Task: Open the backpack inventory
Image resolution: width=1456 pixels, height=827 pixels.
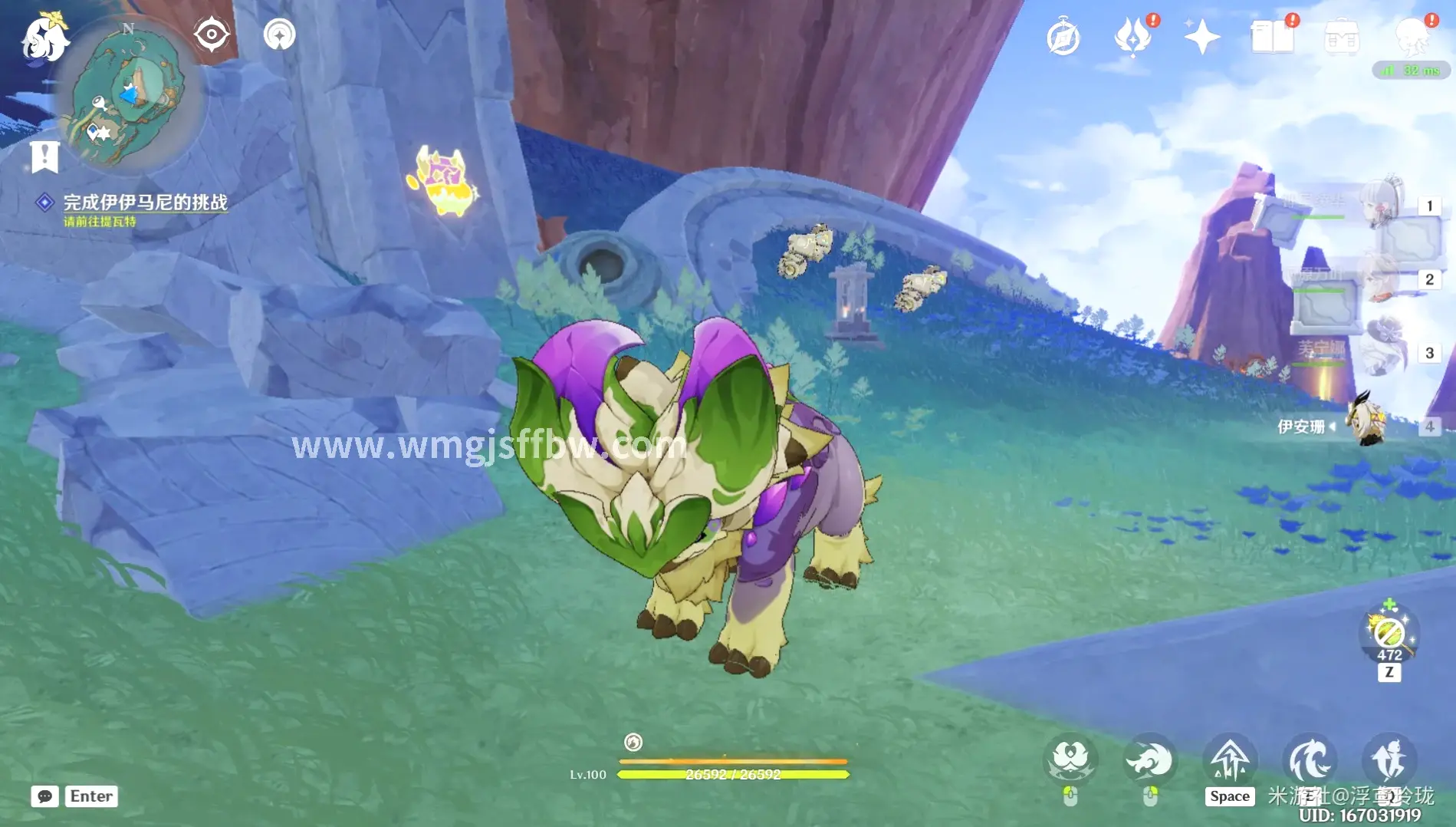Action: coord(1341,37)
